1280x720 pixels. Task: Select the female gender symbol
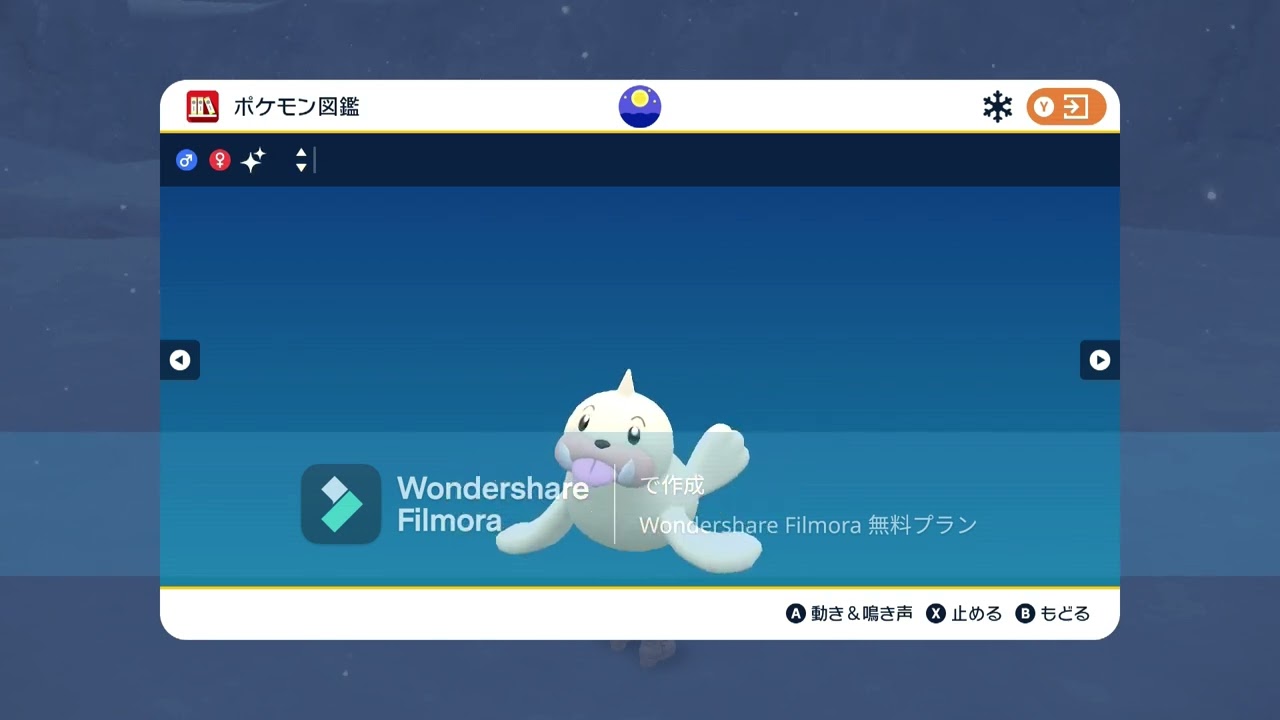click(x=219, y=160)
